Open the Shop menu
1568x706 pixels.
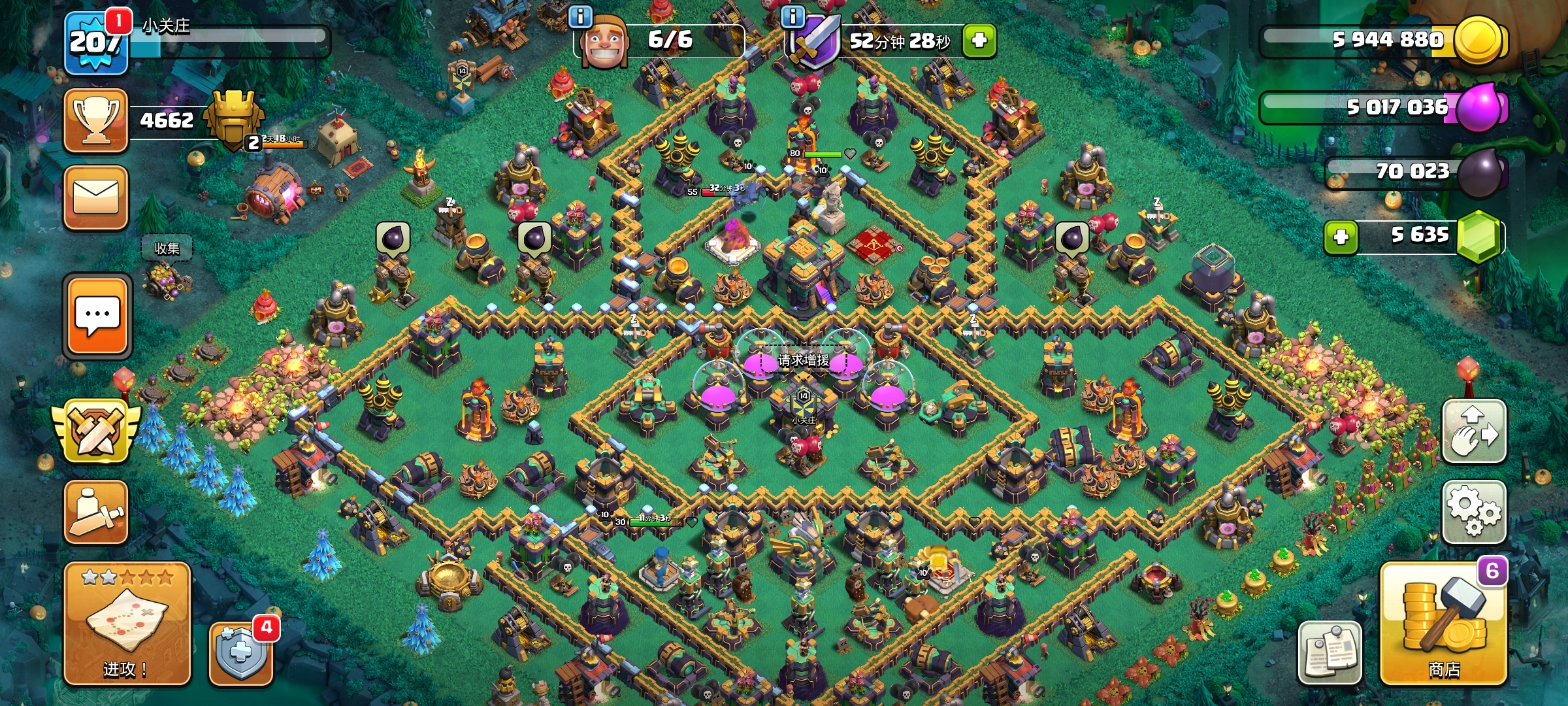pos(1443,624)
